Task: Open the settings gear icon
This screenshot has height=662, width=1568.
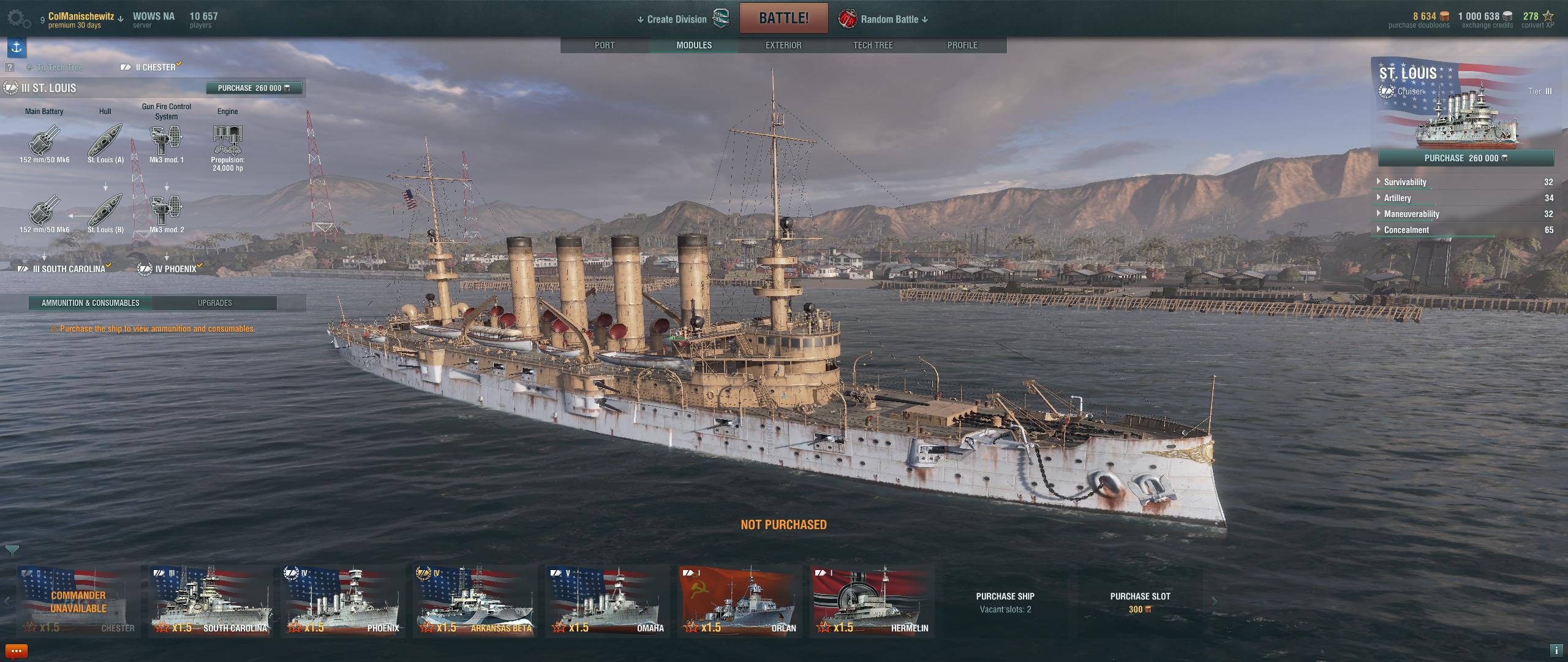Action: (18, 19)
